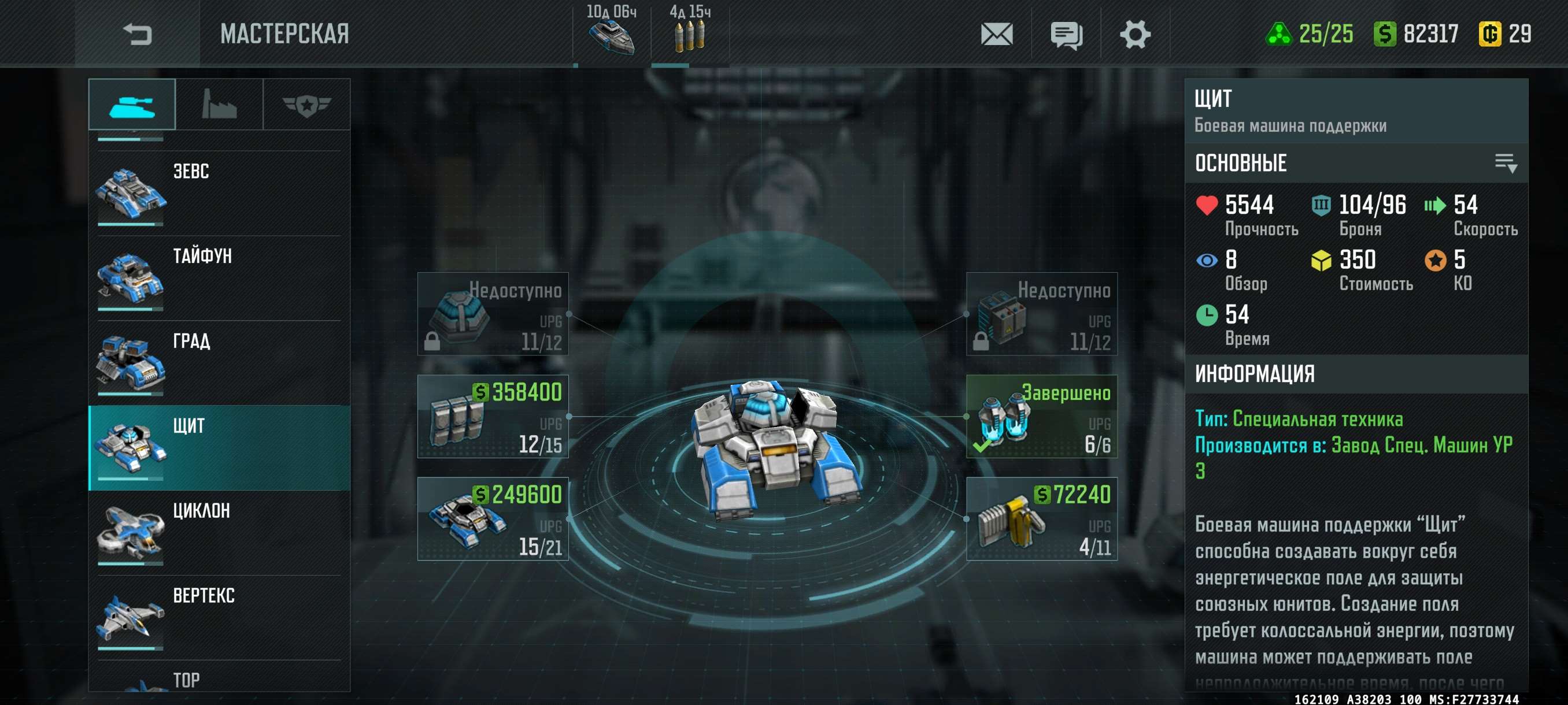Buy the 249600 chassis upgrade
The image size is (1568, 705).
tap(493, 519)
